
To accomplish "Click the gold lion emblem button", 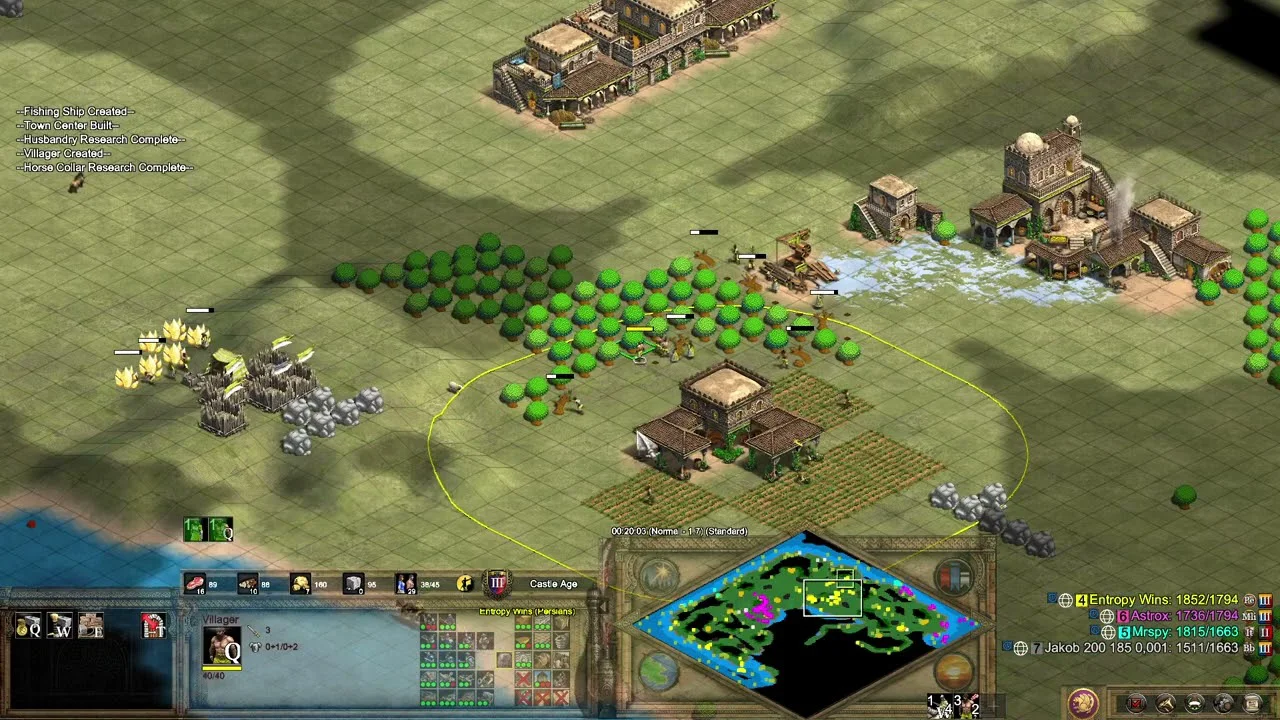I will pyautogui.click(x=1082, y=703).
